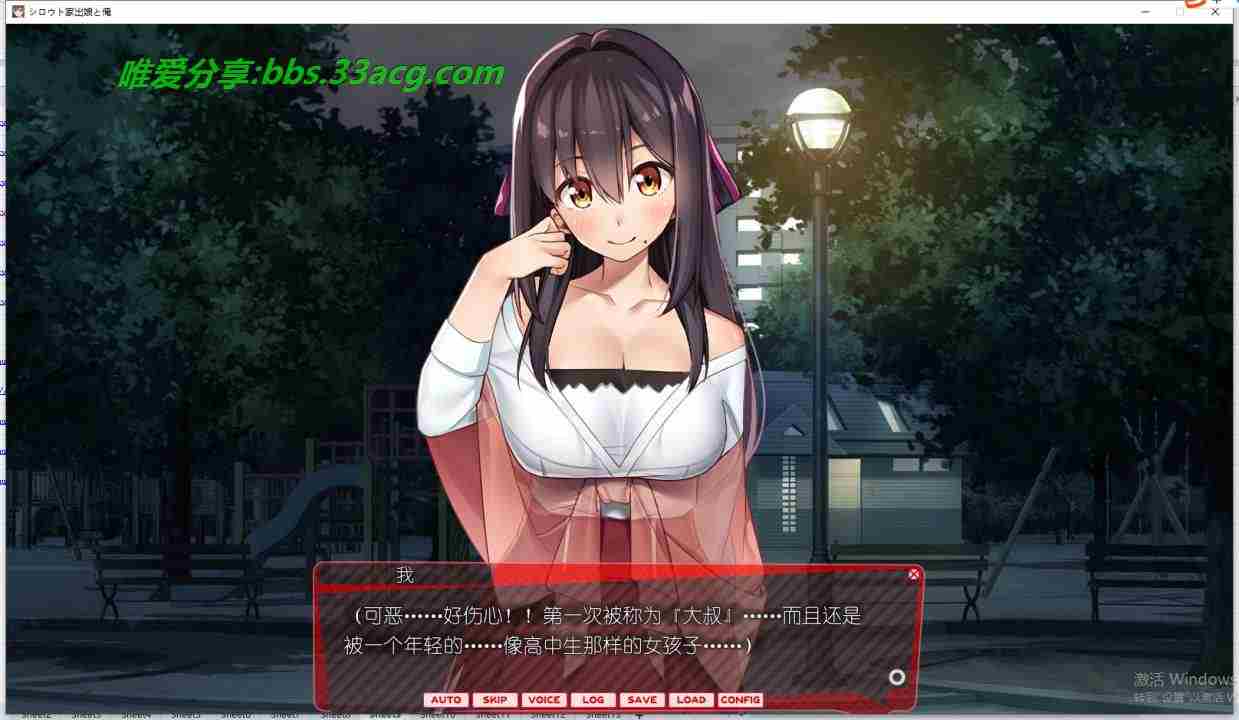Close the dialogue text box

913,574
